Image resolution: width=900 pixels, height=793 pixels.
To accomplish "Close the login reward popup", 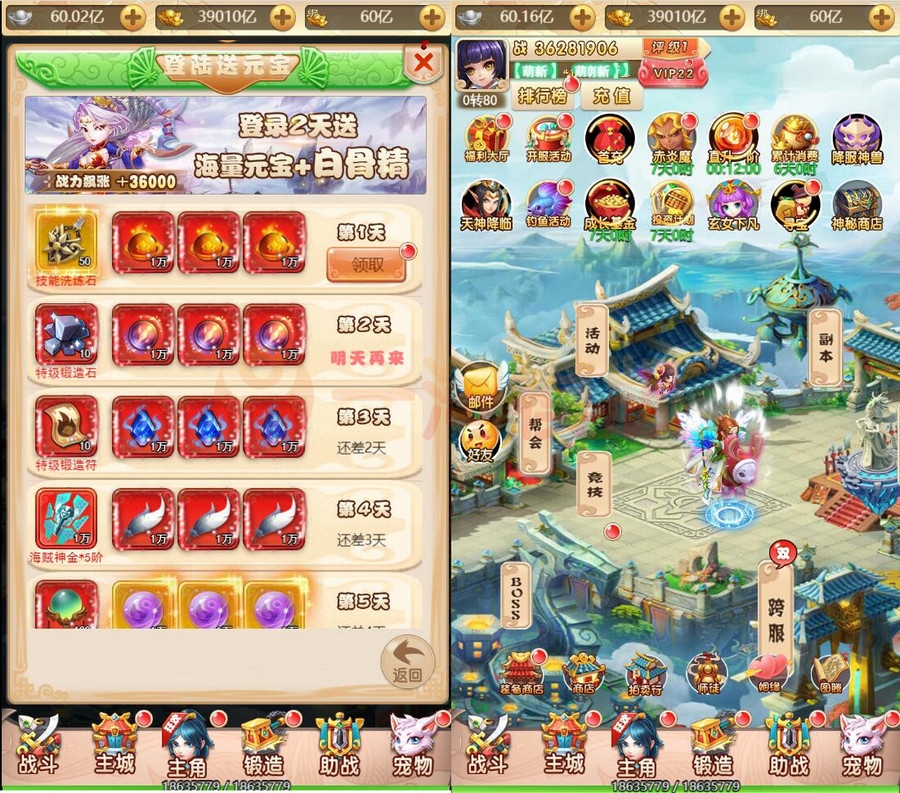I will [x=424, y=63].
